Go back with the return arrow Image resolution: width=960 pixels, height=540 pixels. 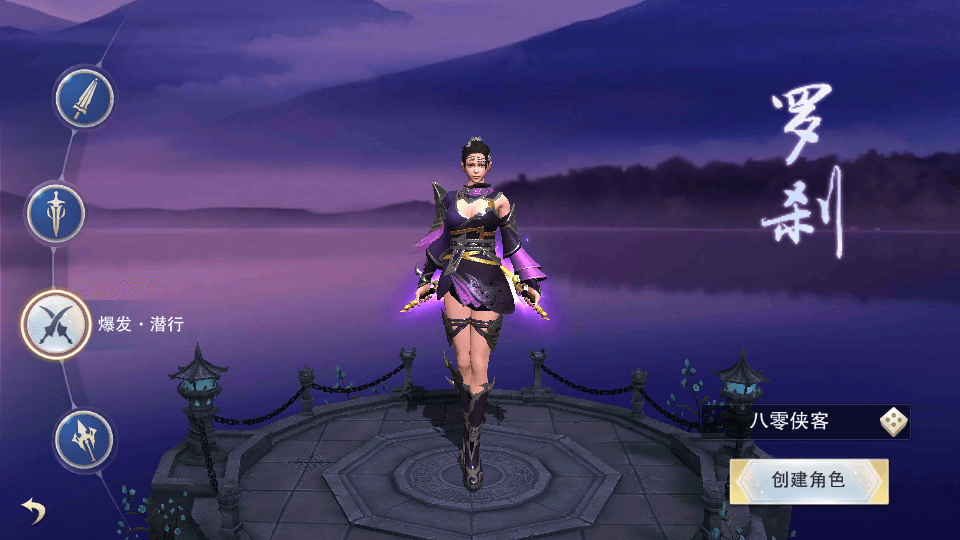point(34,512)
